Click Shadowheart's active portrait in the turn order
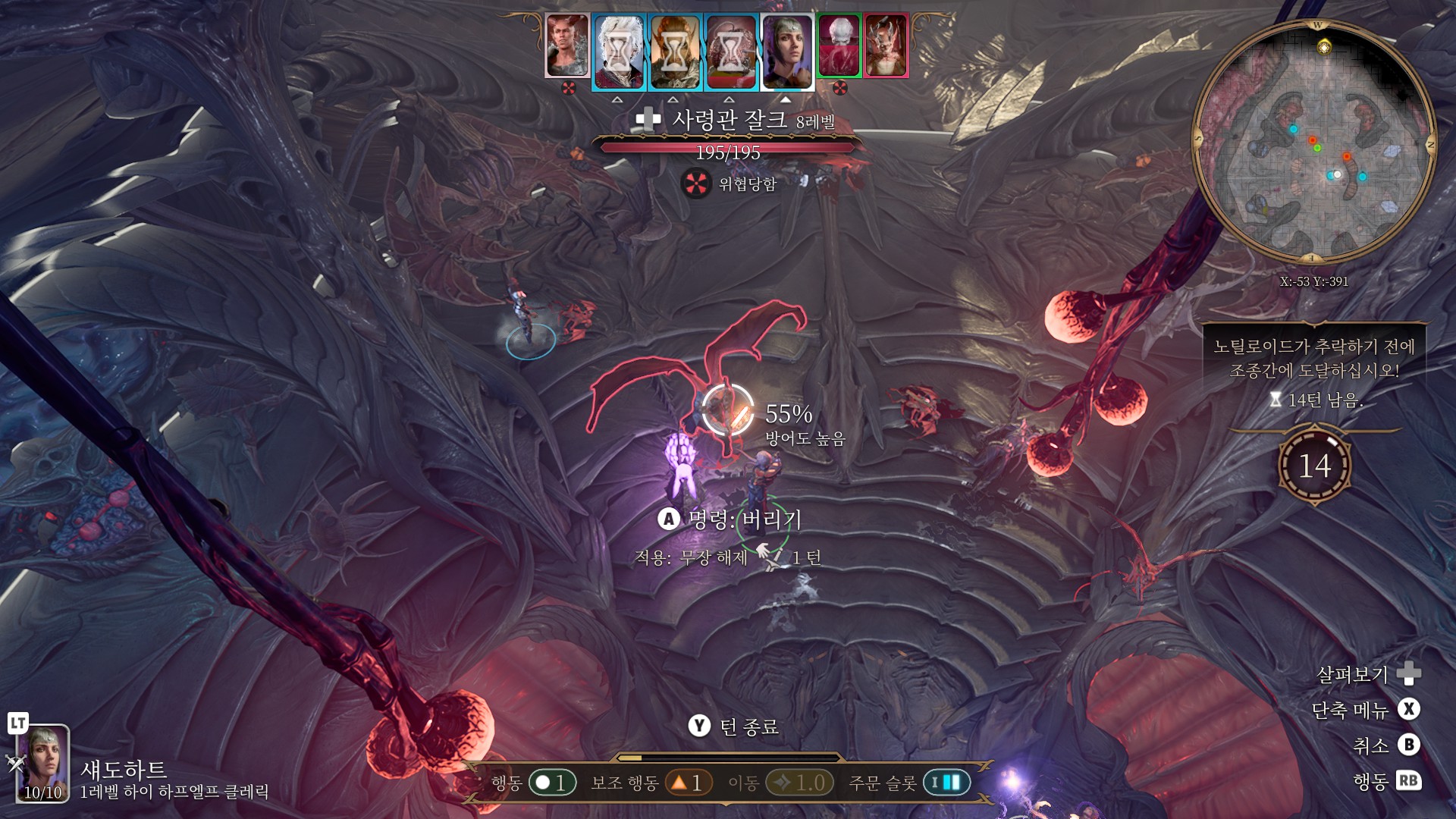The width and height of the screenshot is (1456, 819). point(787,52)
